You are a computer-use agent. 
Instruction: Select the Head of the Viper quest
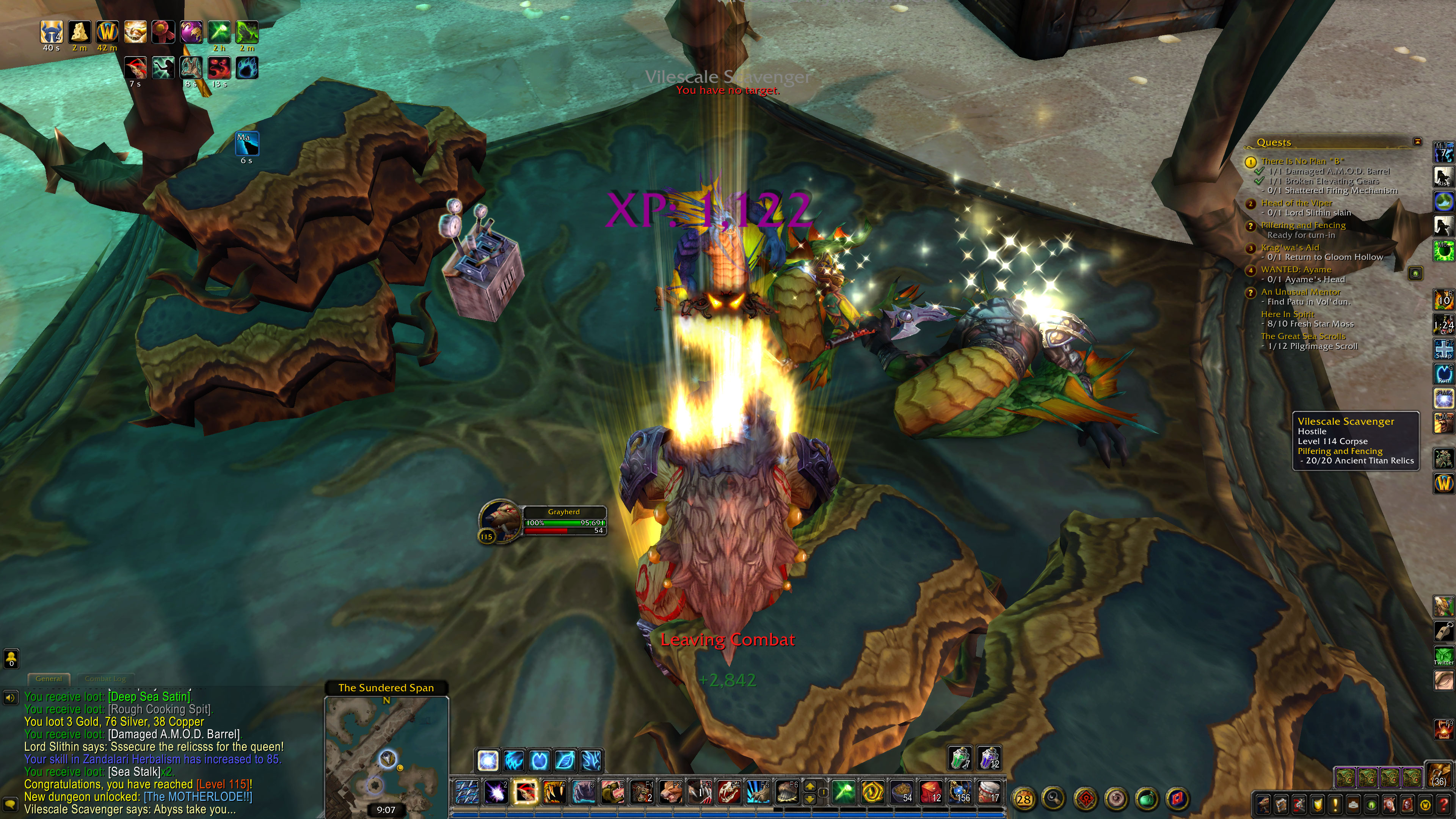1297,203
